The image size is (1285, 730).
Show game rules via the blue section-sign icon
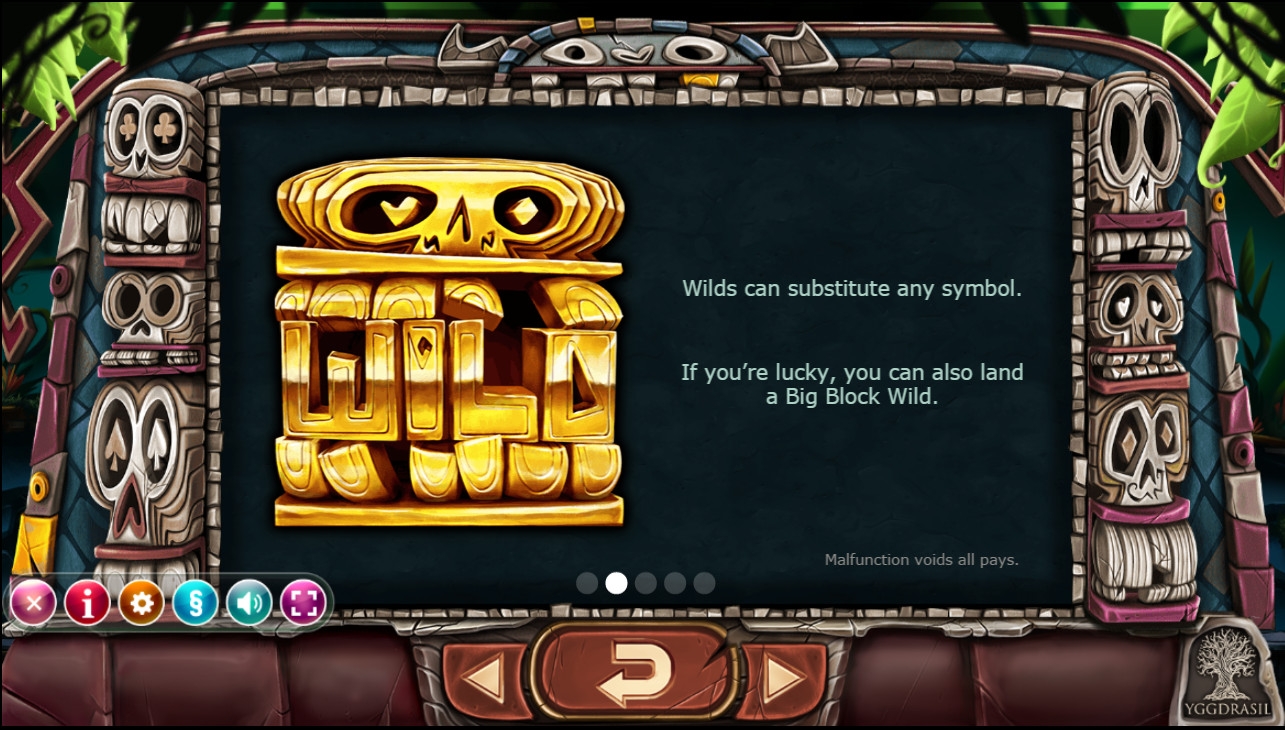click(195, 603)
